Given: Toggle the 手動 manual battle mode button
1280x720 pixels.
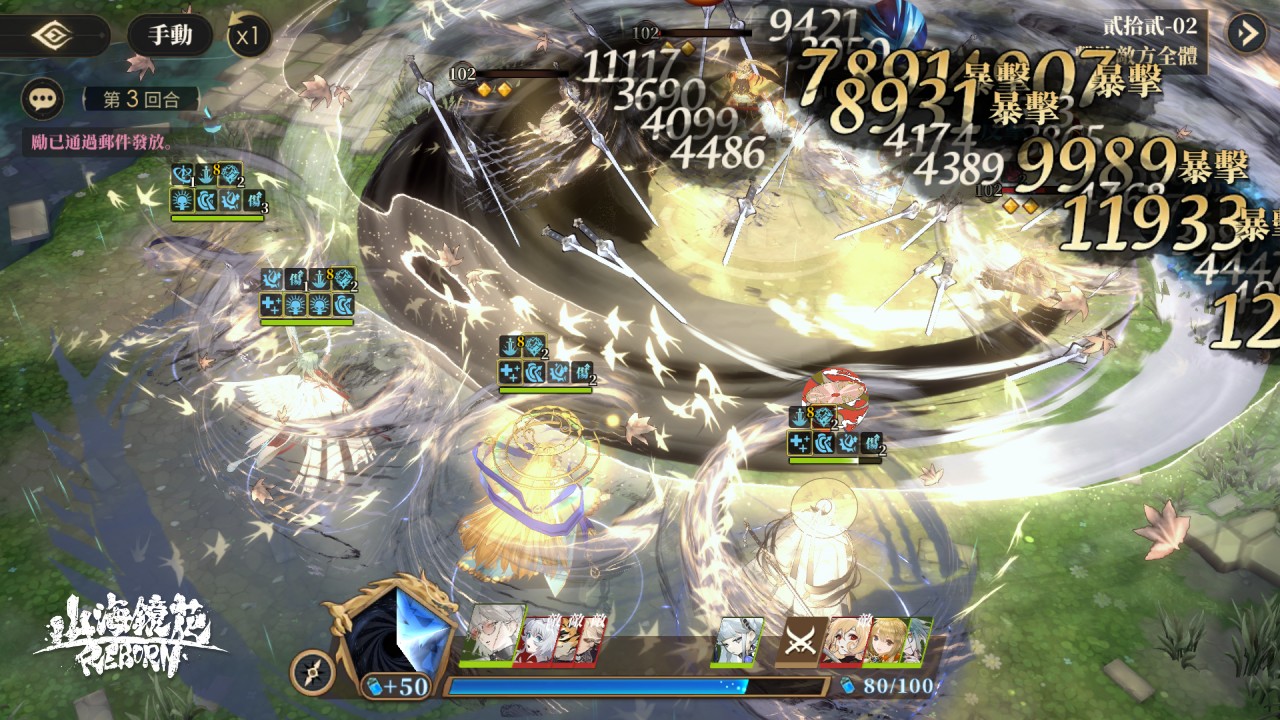Looking at the screenshot, I should coord(170,36).
